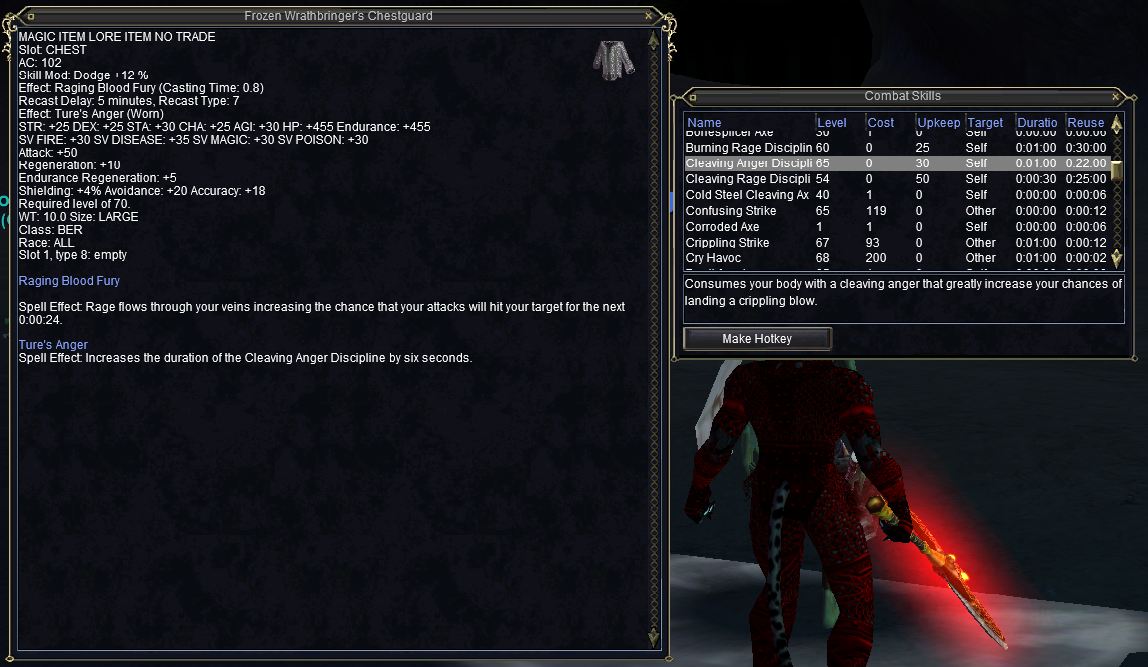The height and width of the screenshot is (667, 1148).
Task: Sort by the Upkeep column header
Action: [x=938, y=123]
